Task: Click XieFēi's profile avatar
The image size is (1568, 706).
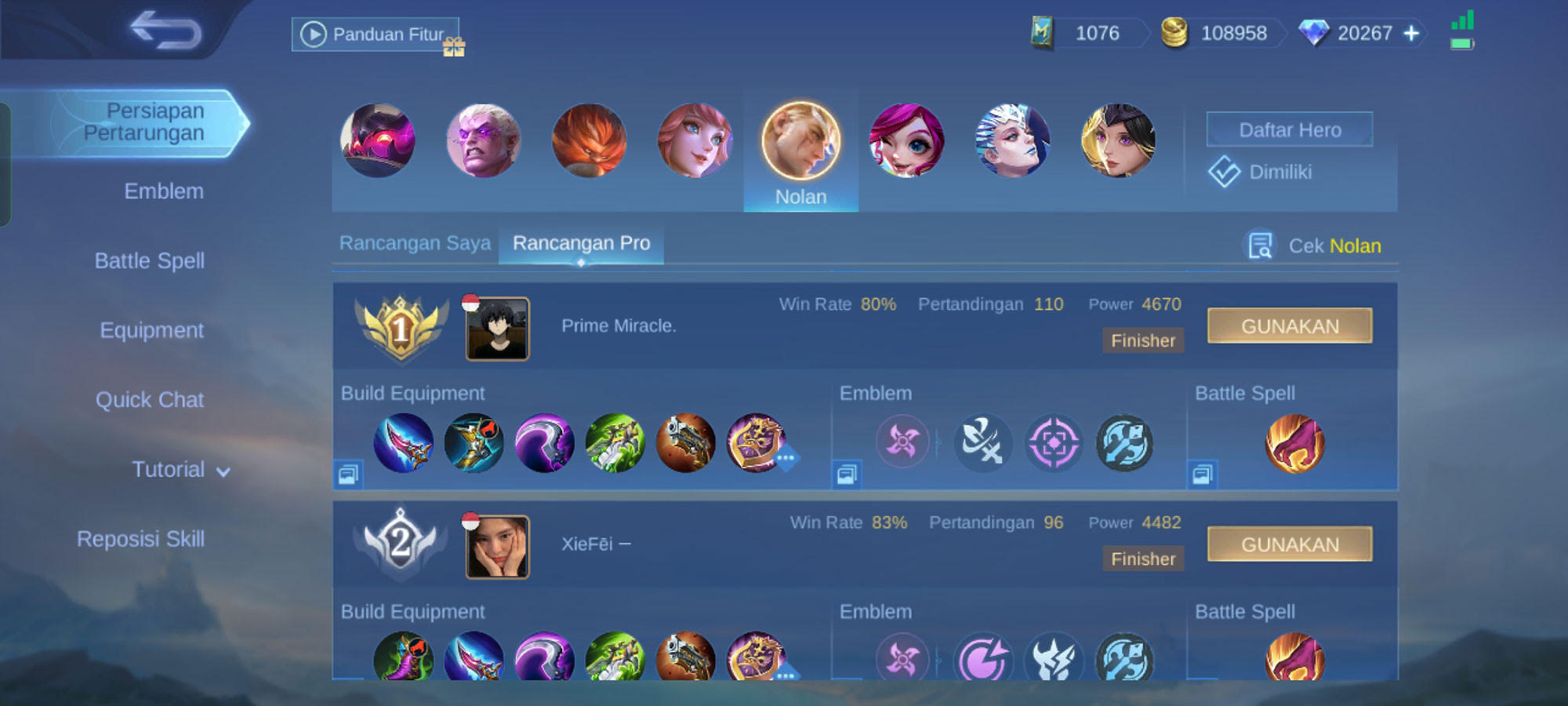Action: [497, 548]
